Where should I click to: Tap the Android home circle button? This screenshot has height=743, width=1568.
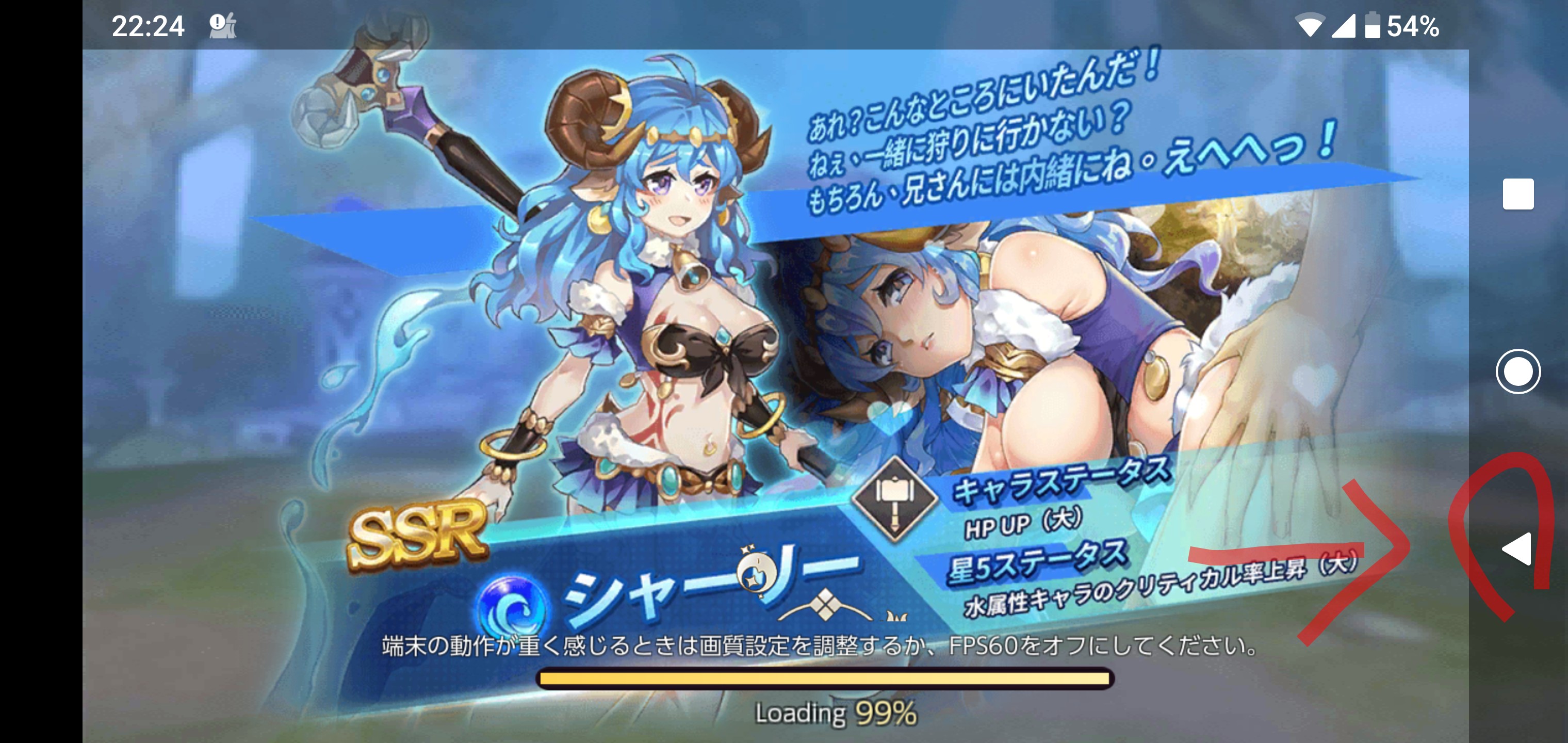(x=1518, y=371)
